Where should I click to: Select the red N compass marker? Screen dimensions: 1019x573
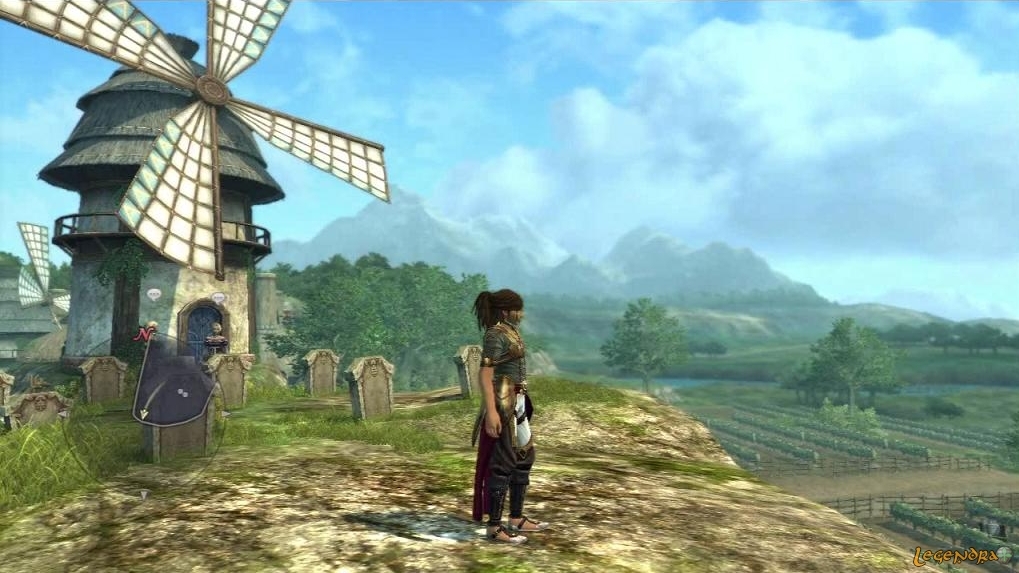pos(143,335)
